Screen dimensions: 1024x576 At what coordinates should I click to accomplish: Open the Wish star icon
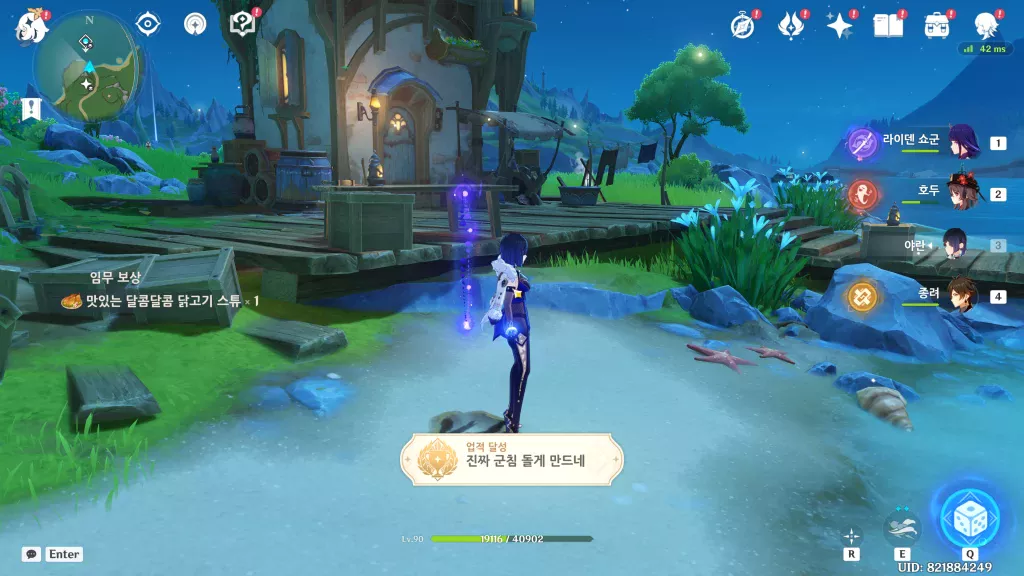(838, 25)
